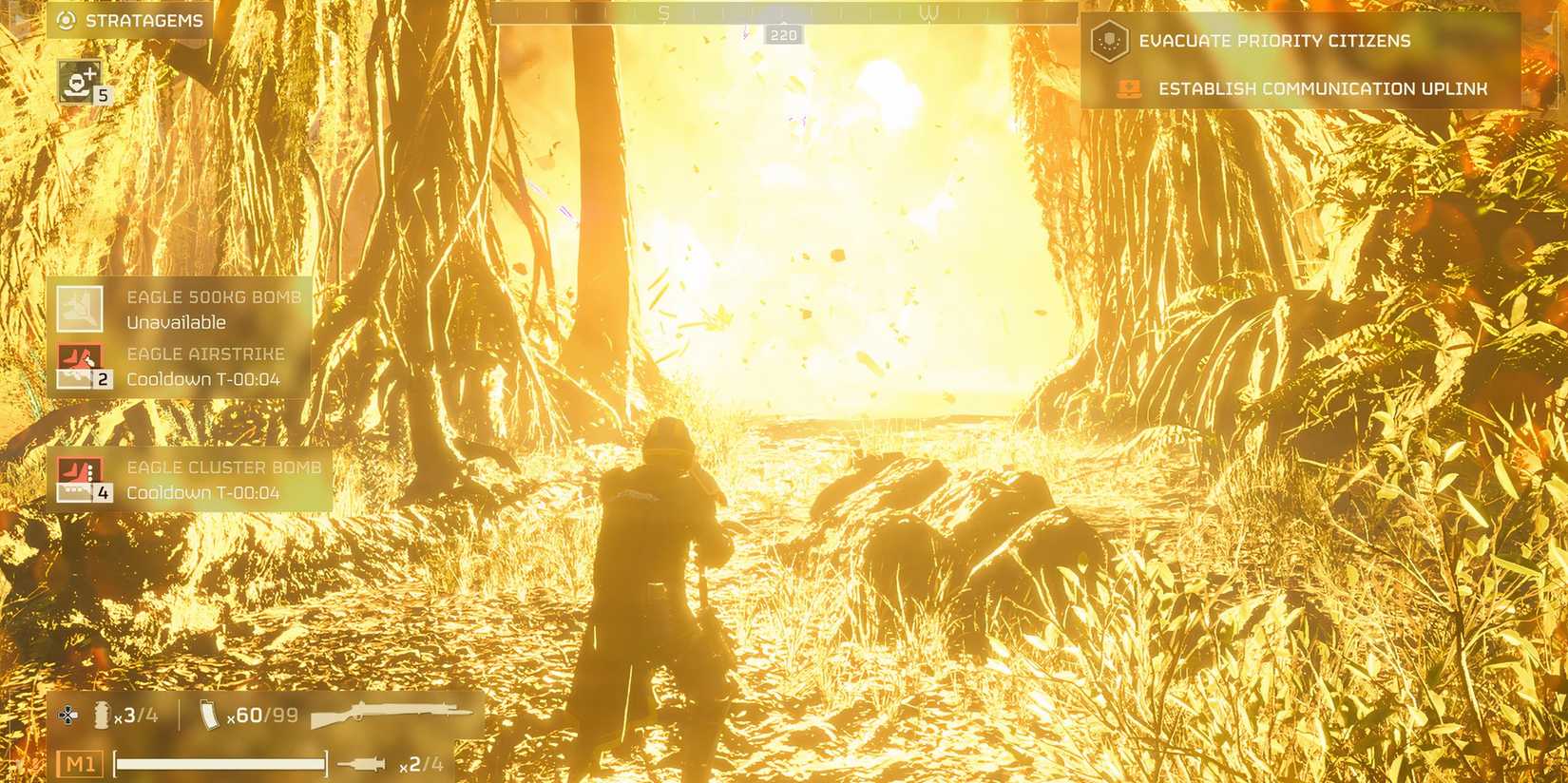
Task: Click the Stratagems panel gear icon
Action: (x=64, y=18)
